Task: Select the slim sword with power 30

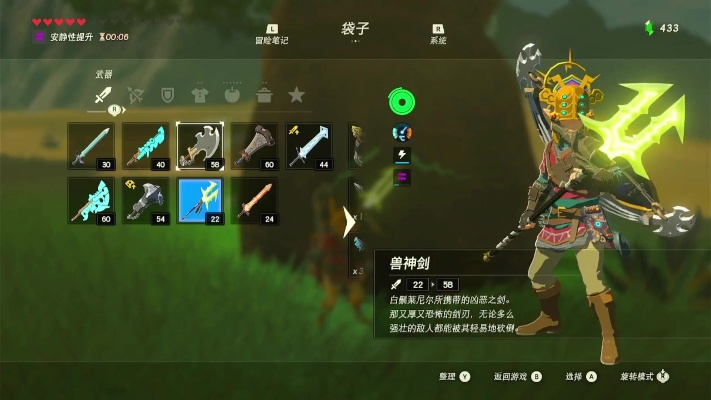Action: point(91,146)
